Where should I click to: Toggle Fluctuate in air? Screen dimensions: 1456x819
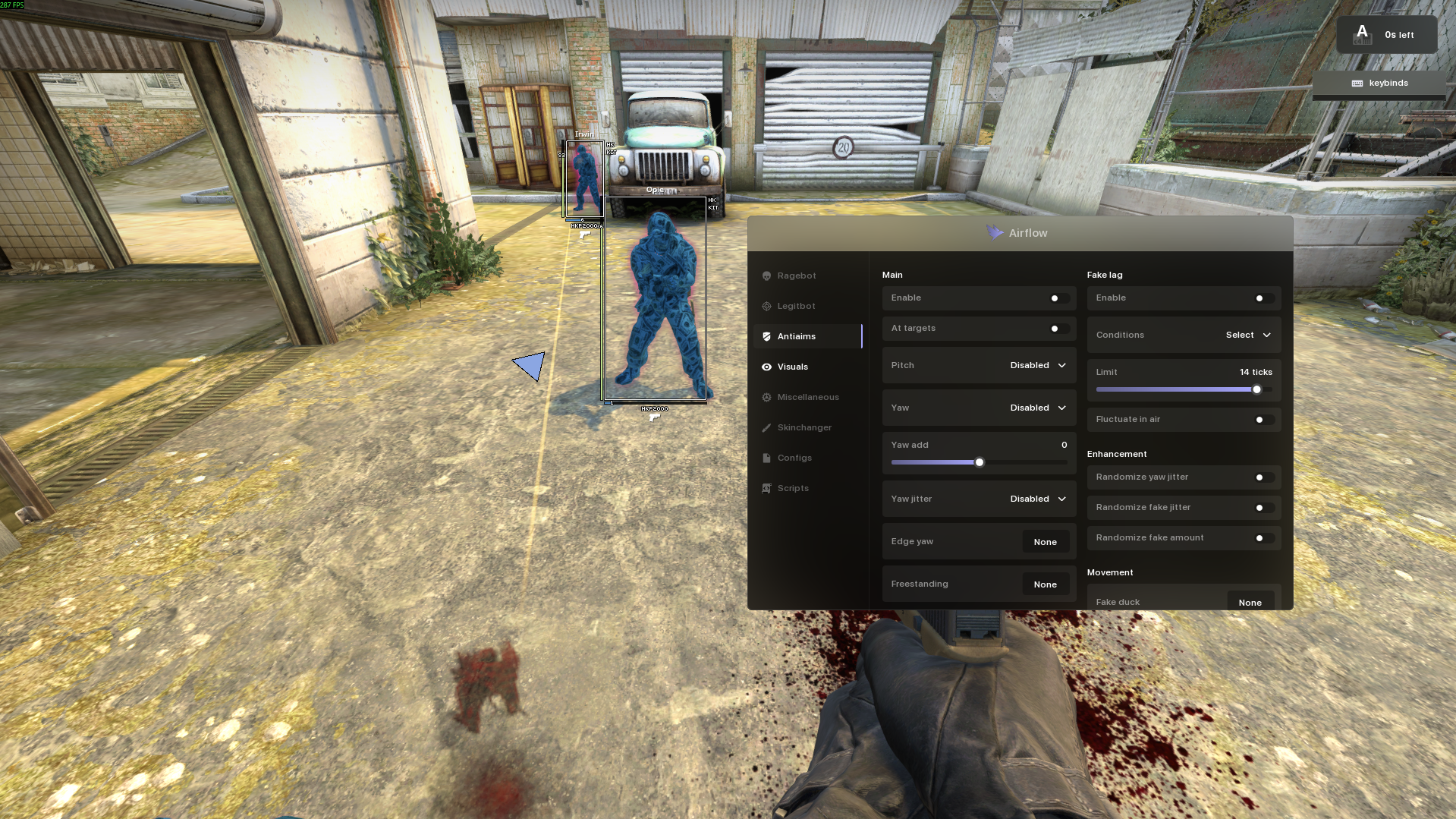1259,419
